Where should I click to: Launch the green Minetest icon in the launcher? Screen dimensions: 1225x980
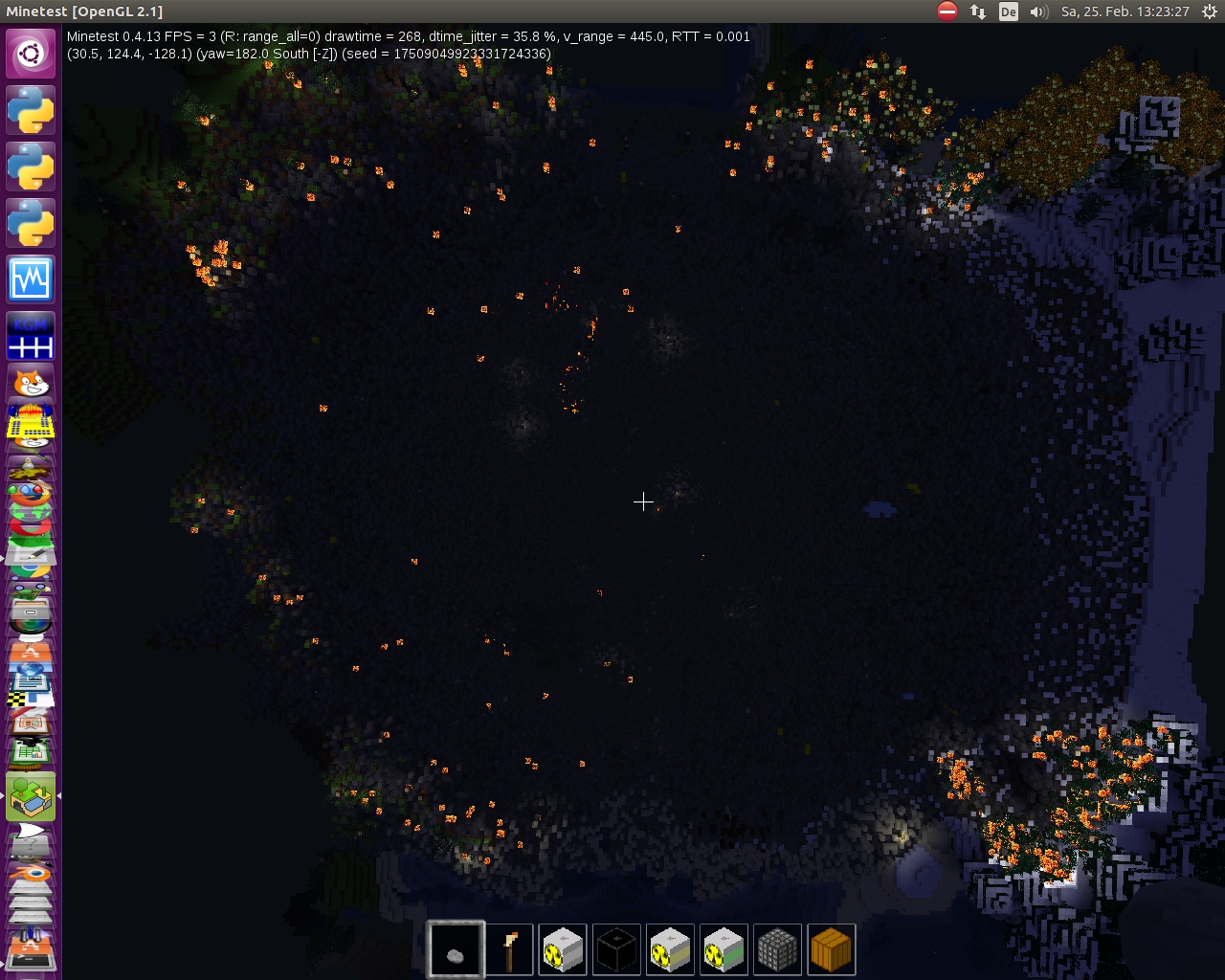31,796
